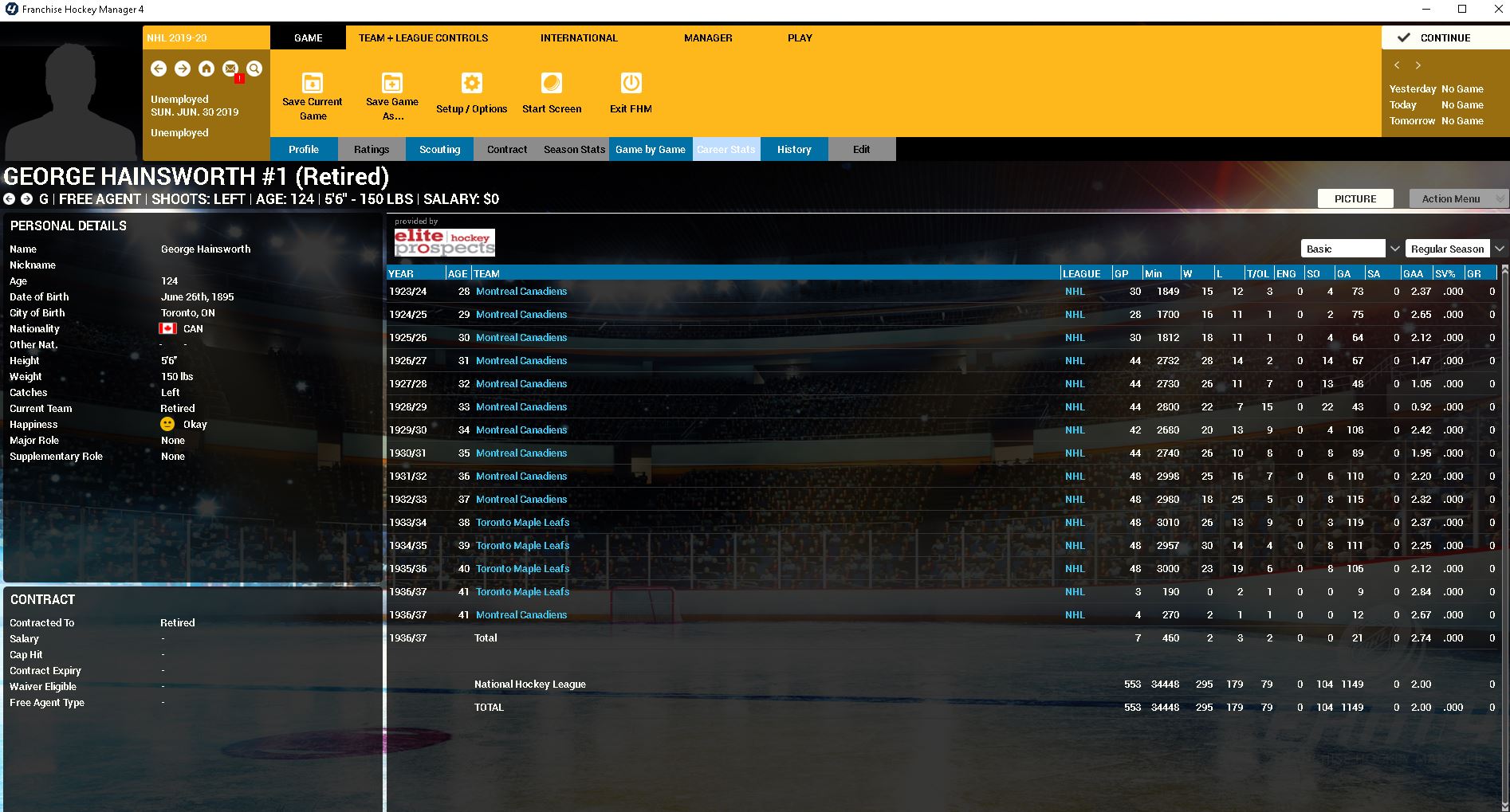Click the PICTURE button
1510x812 pixels.
[1355, 198]
